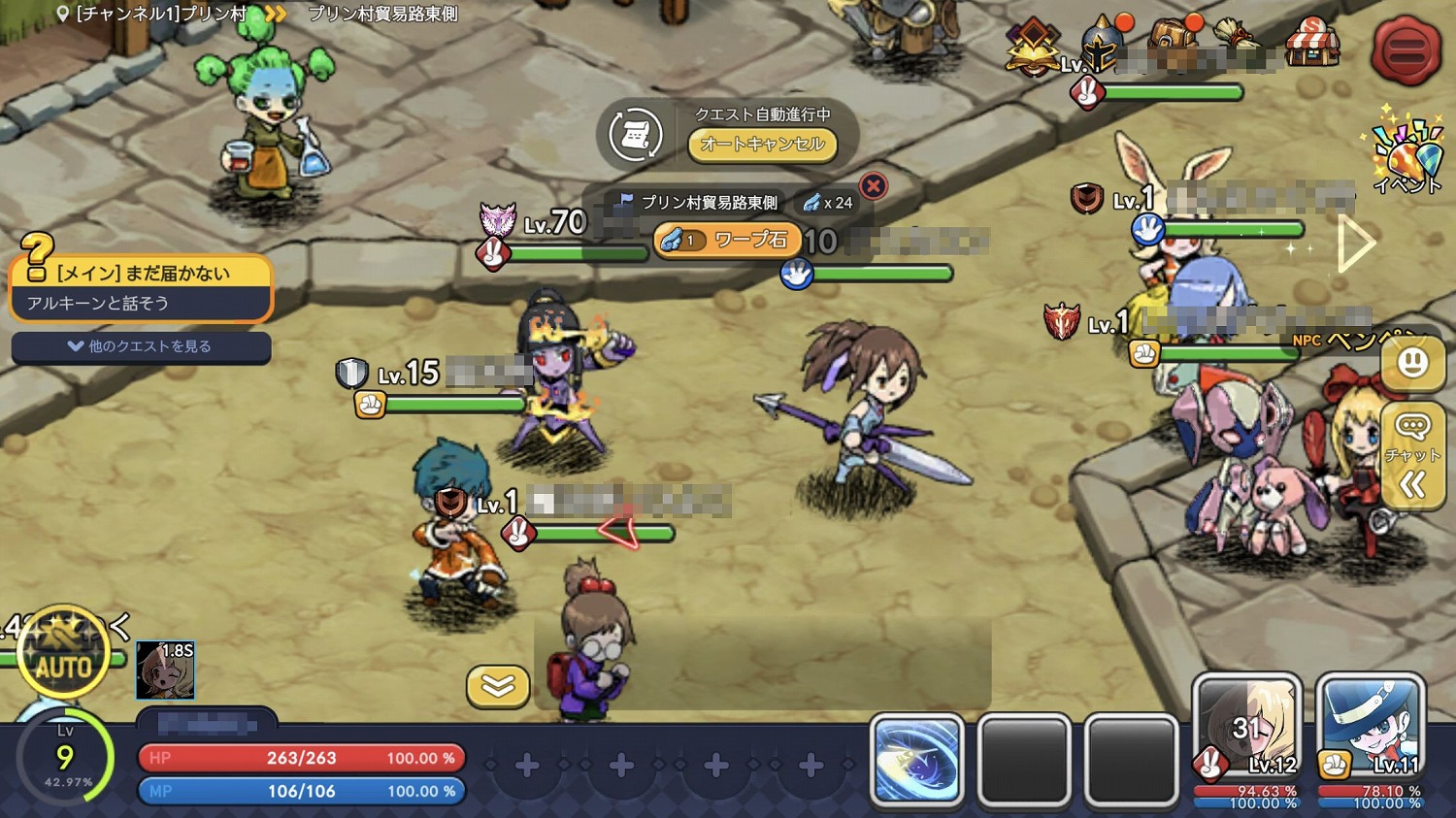Viewport: 1456px width, 818px height.
Task: Open the red hamburger main menu
Action: tap(1405, 49)
